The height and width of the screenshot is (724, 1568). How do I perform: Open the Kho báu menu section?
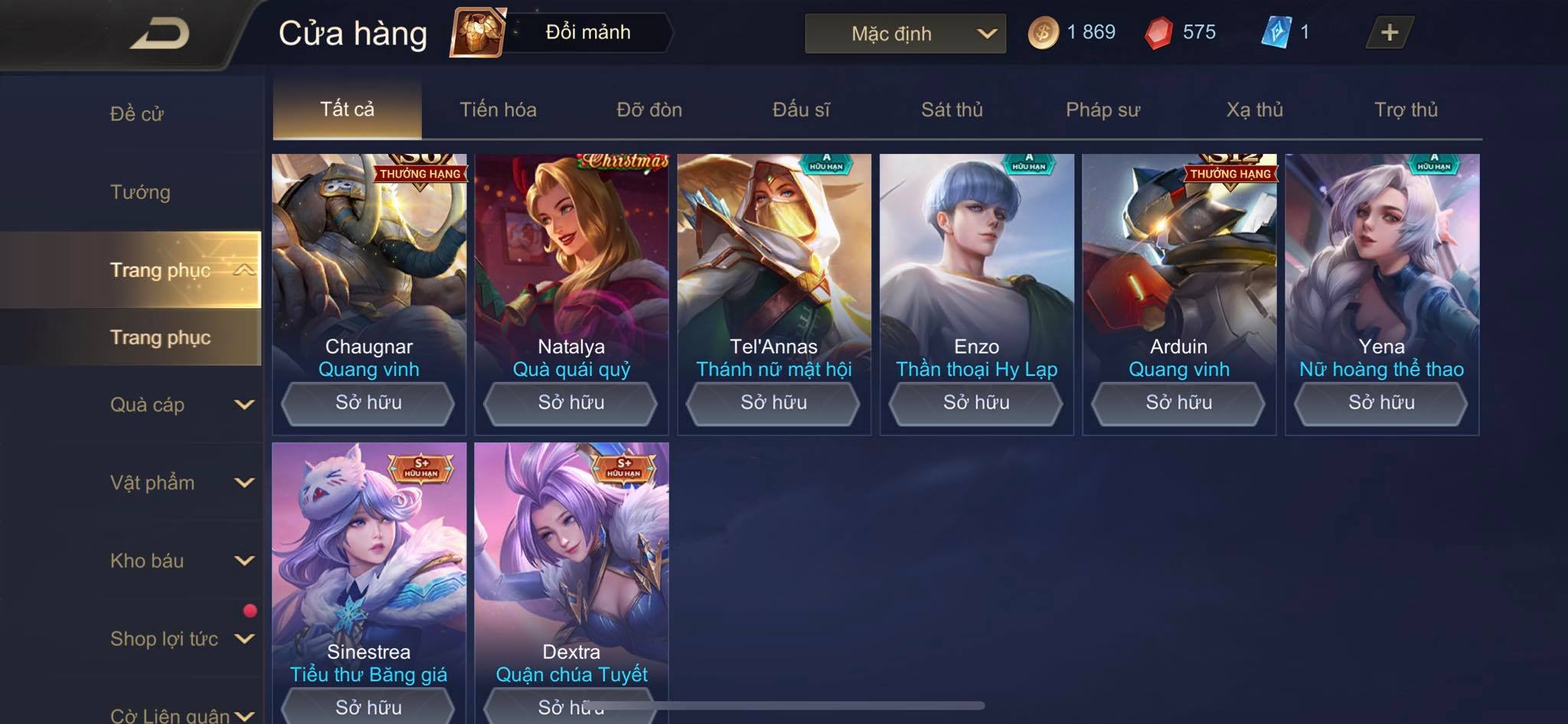tap(181, 561)
